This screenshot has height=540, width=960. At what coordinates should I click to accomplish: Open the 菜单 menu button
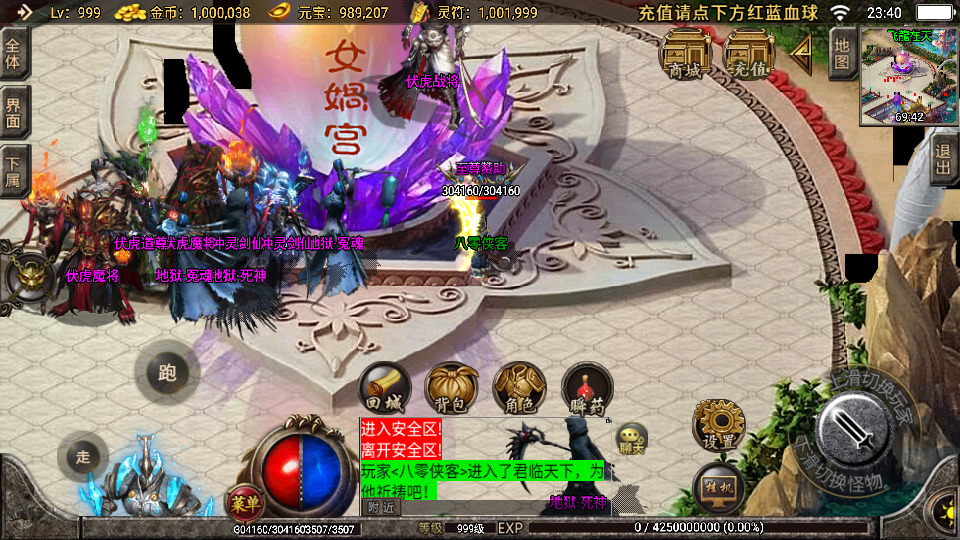pos(243,501)
